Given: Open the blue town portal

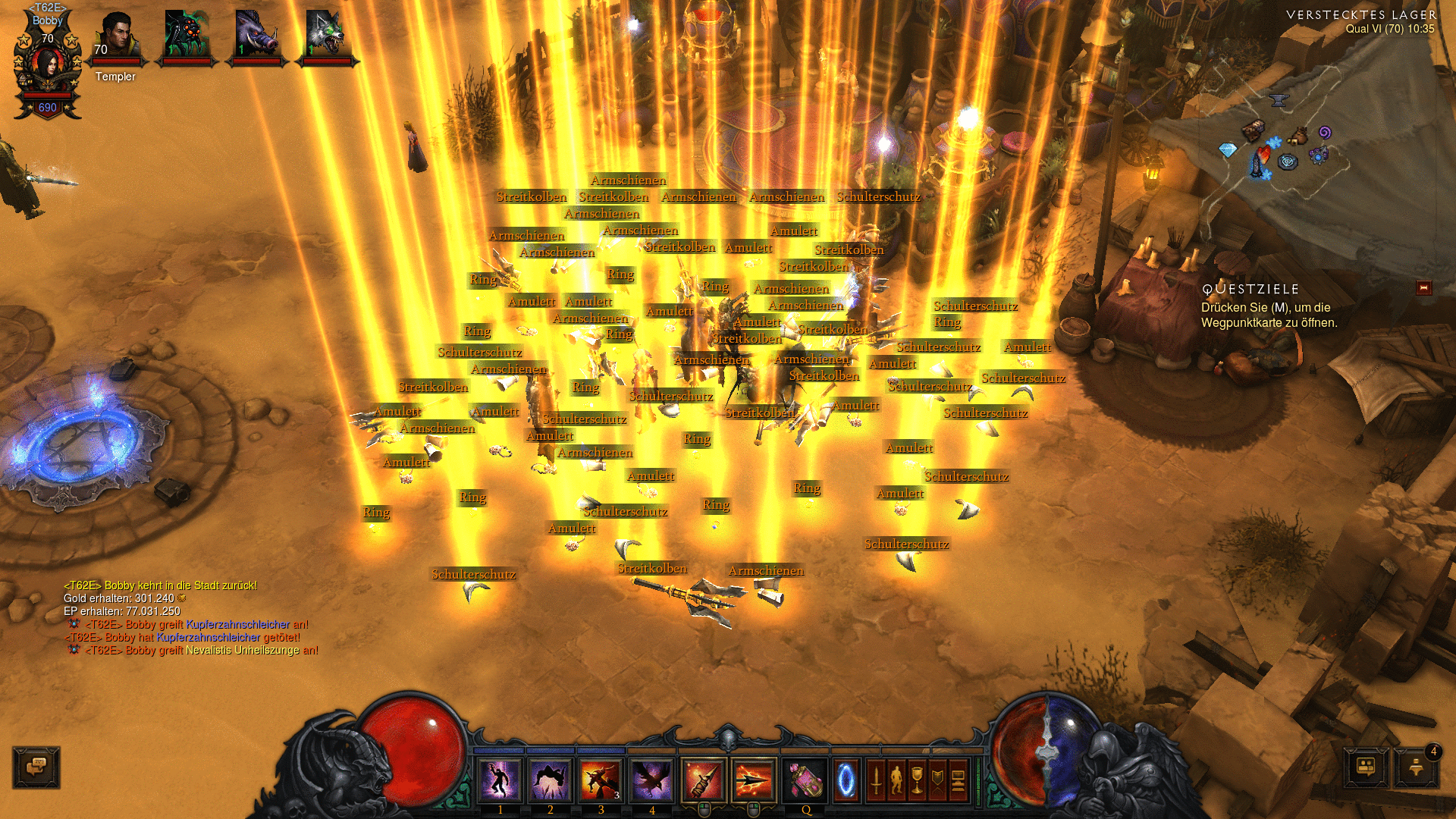Looking at the screenshot, I should pyautogui.click(x=846, y=780).
